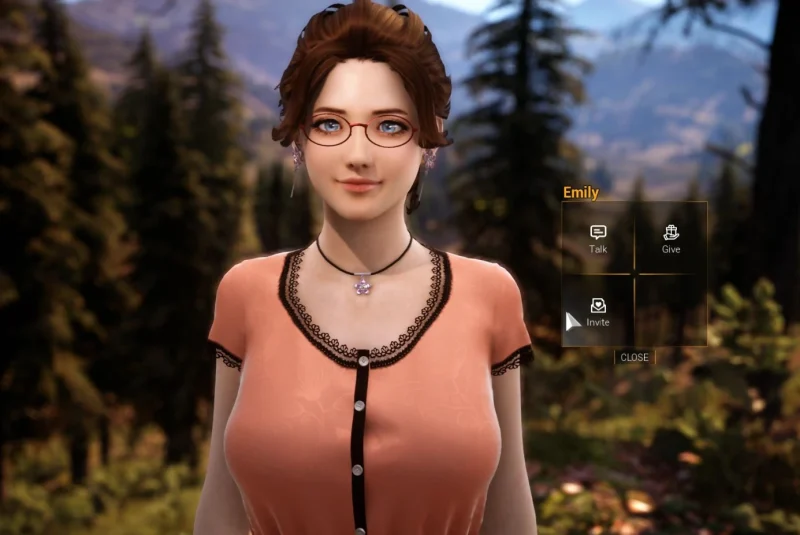Image resolution: width=800 pixels, height=535 pixels.
Task: Select the Give gift option
Action: tap(671, 238)
